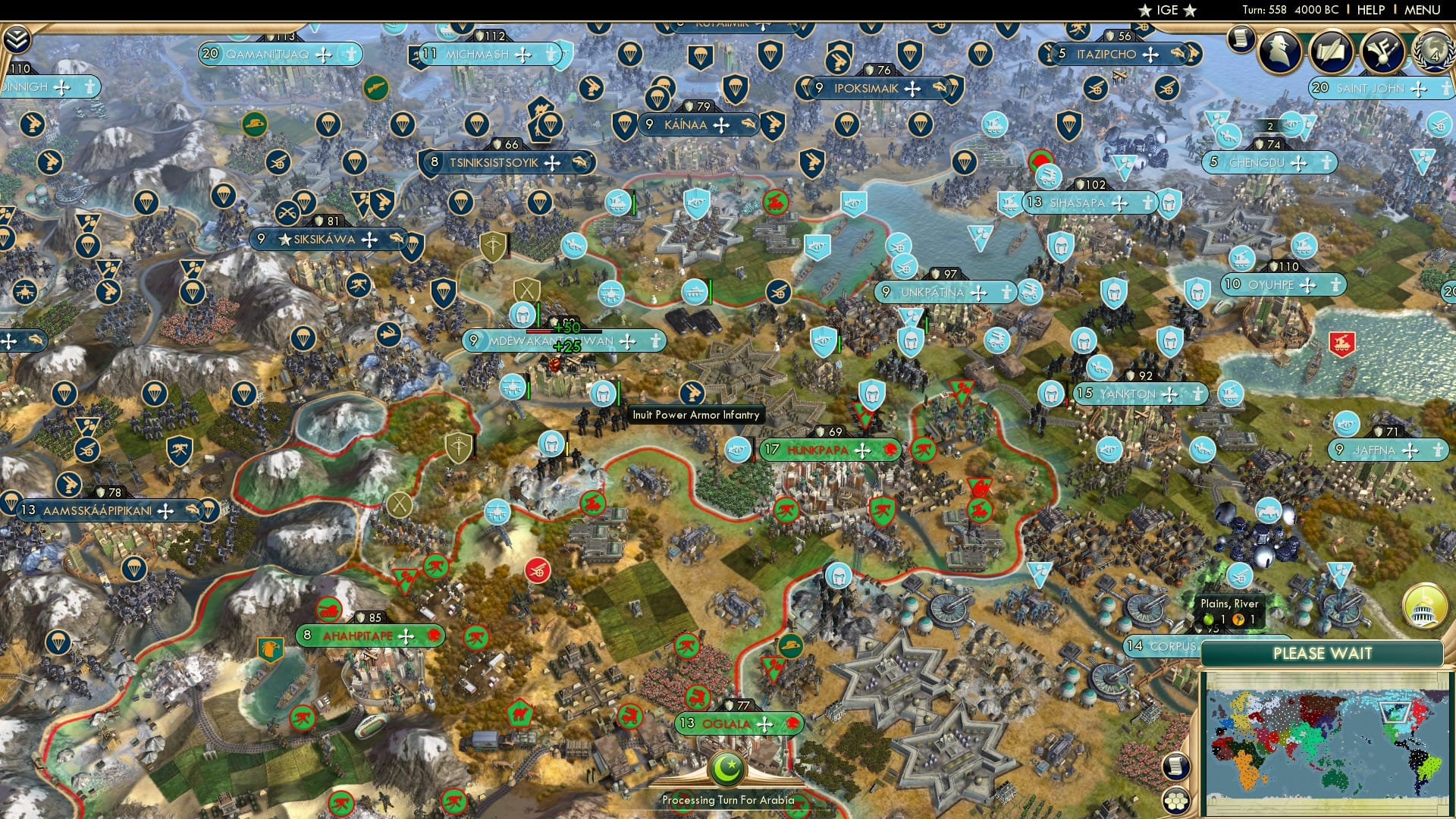Open HELP from the top bar

coord(1370,10)
